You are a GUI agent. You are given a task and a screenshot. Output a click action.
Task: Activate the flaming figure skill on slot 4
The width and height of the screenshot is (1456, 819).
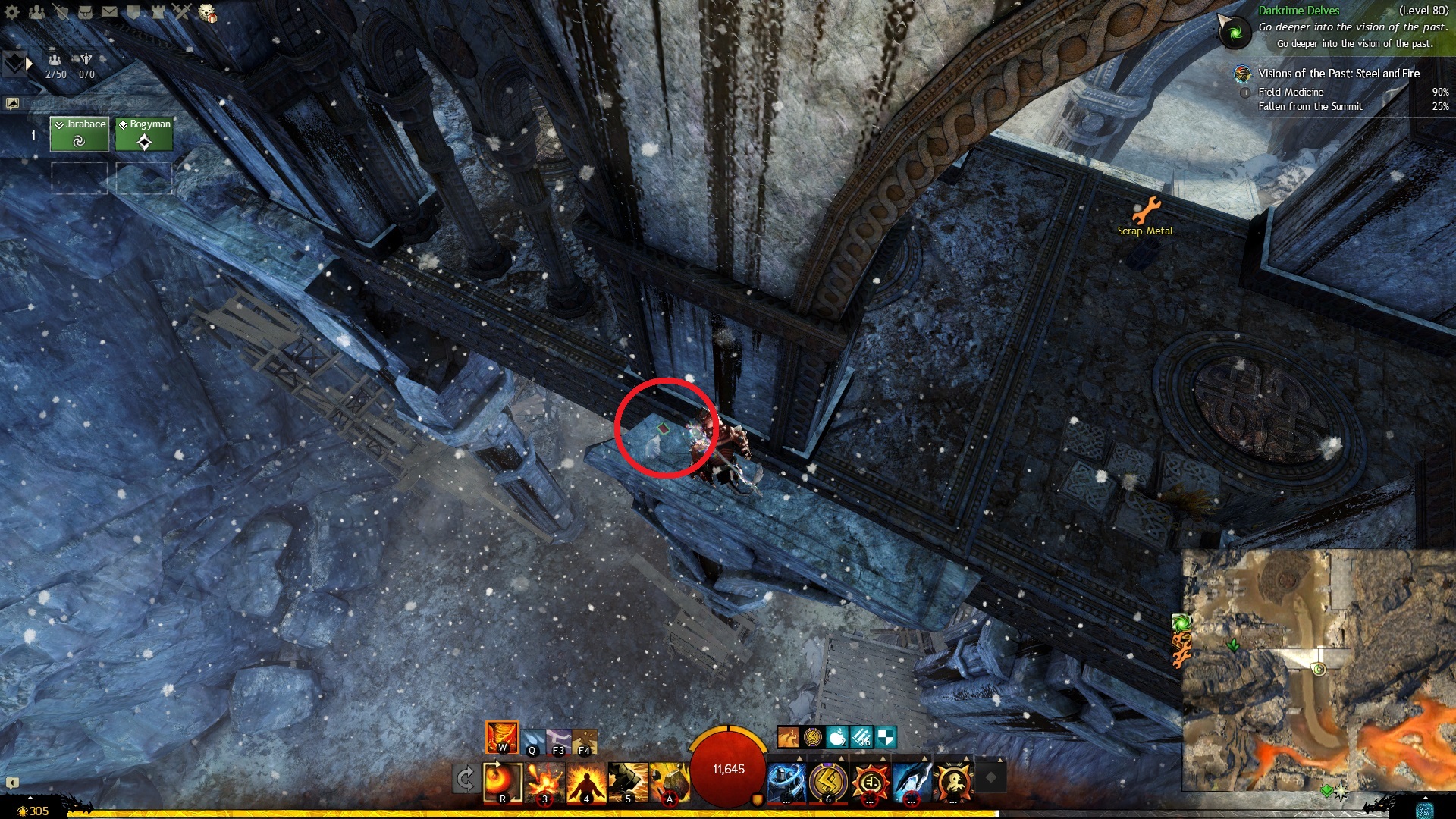click(586, 782)
